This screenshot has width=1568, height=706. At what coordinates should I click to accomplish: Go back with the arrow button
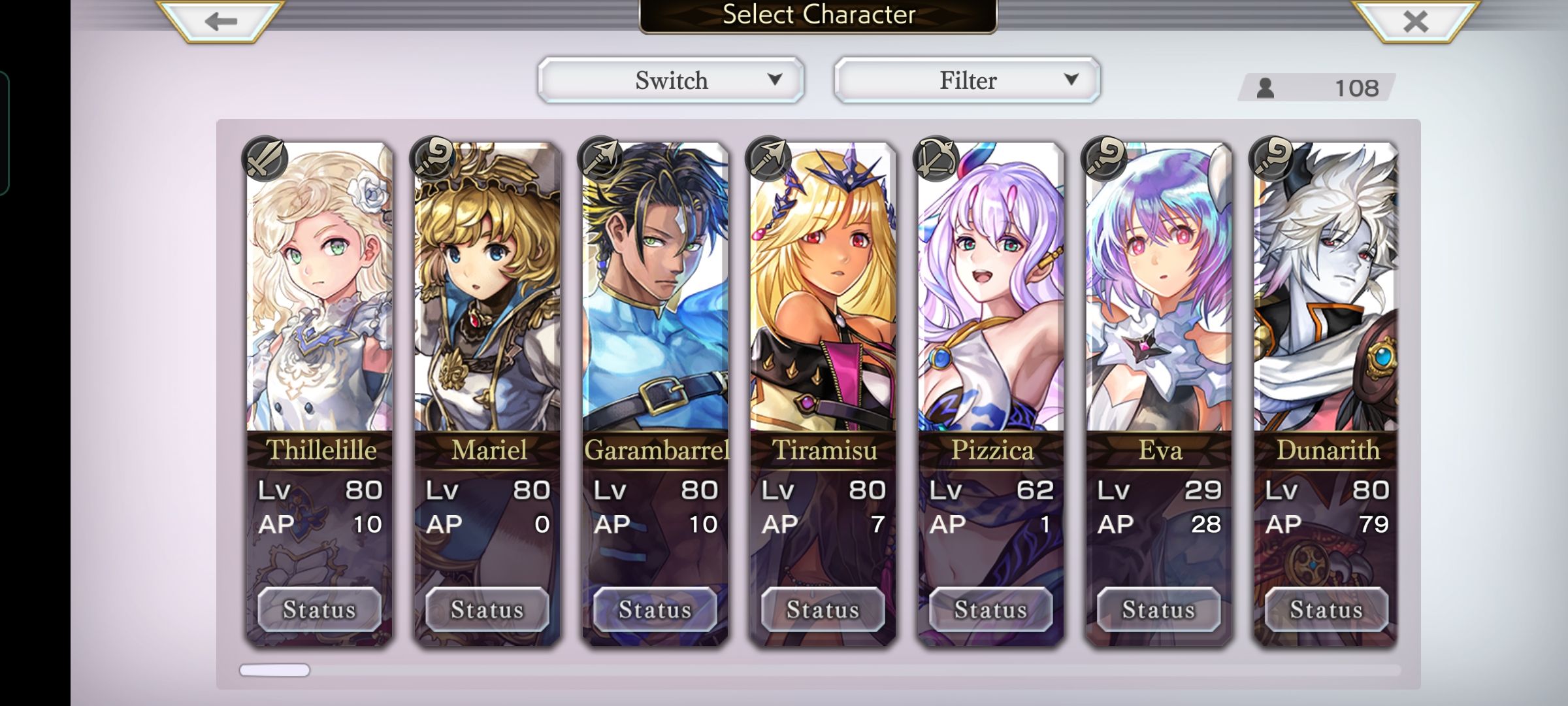point(220,22)
